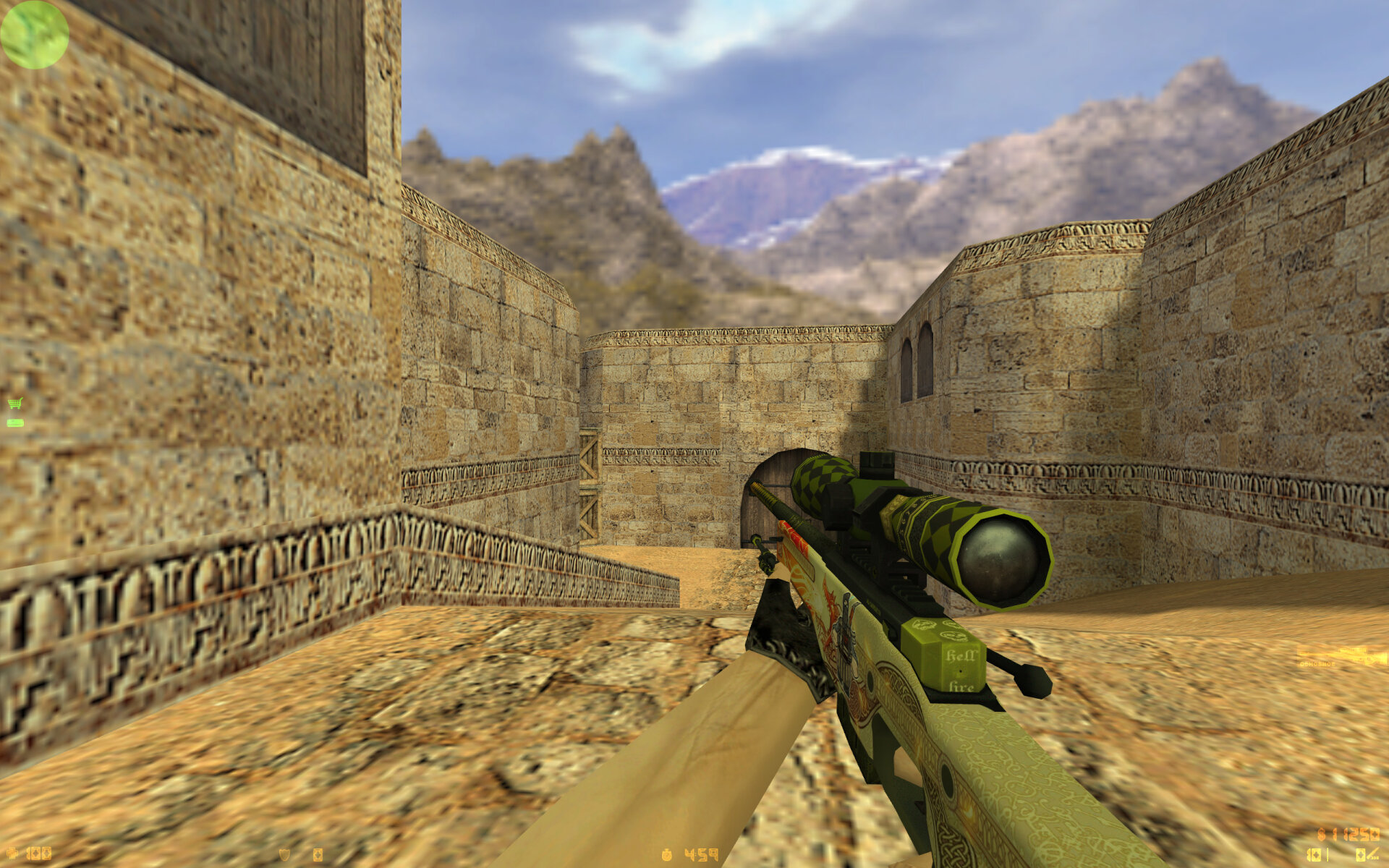Image resolution: width=1389 pixels, height=868 pixels.
Task: Click the green shopping cart buy-zone icon
Action: tap(14, 403)
